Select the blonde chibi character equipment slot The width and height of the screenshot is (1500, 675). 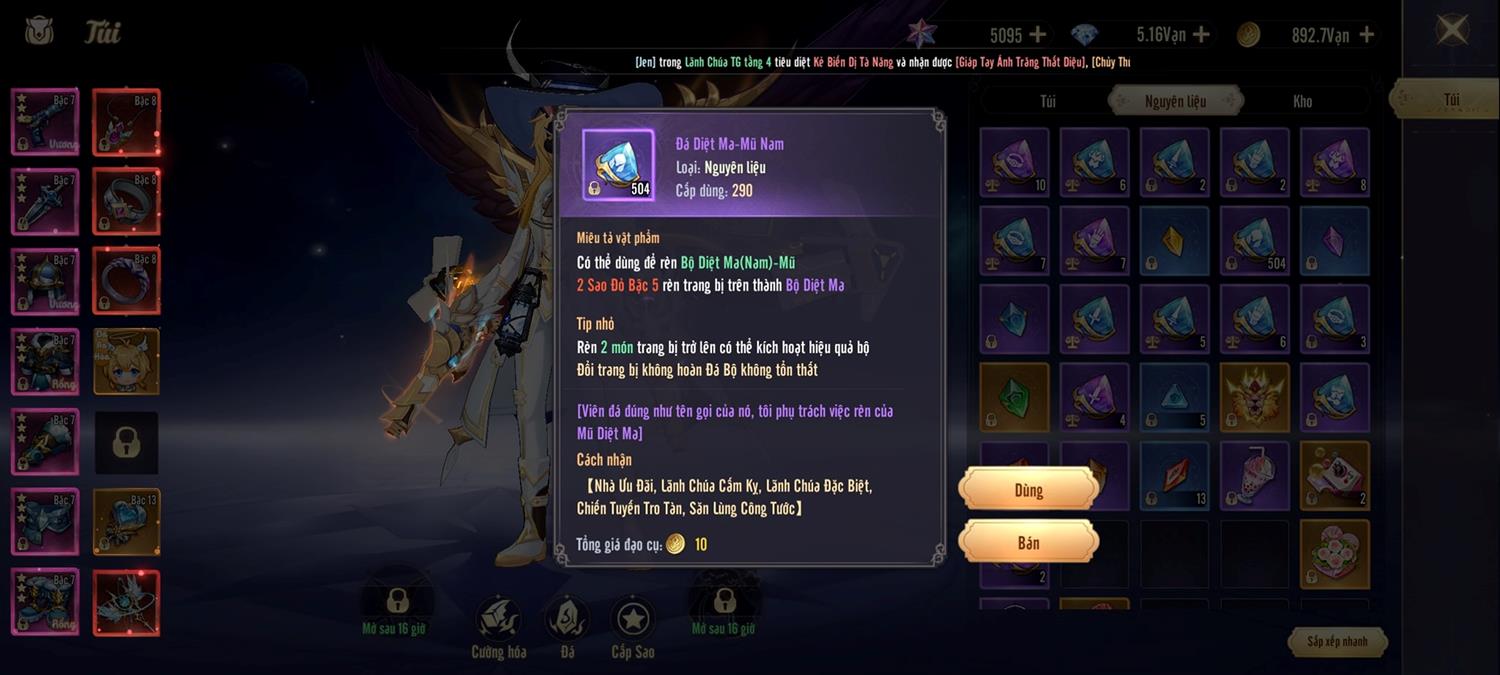click(x=127, y=361)
